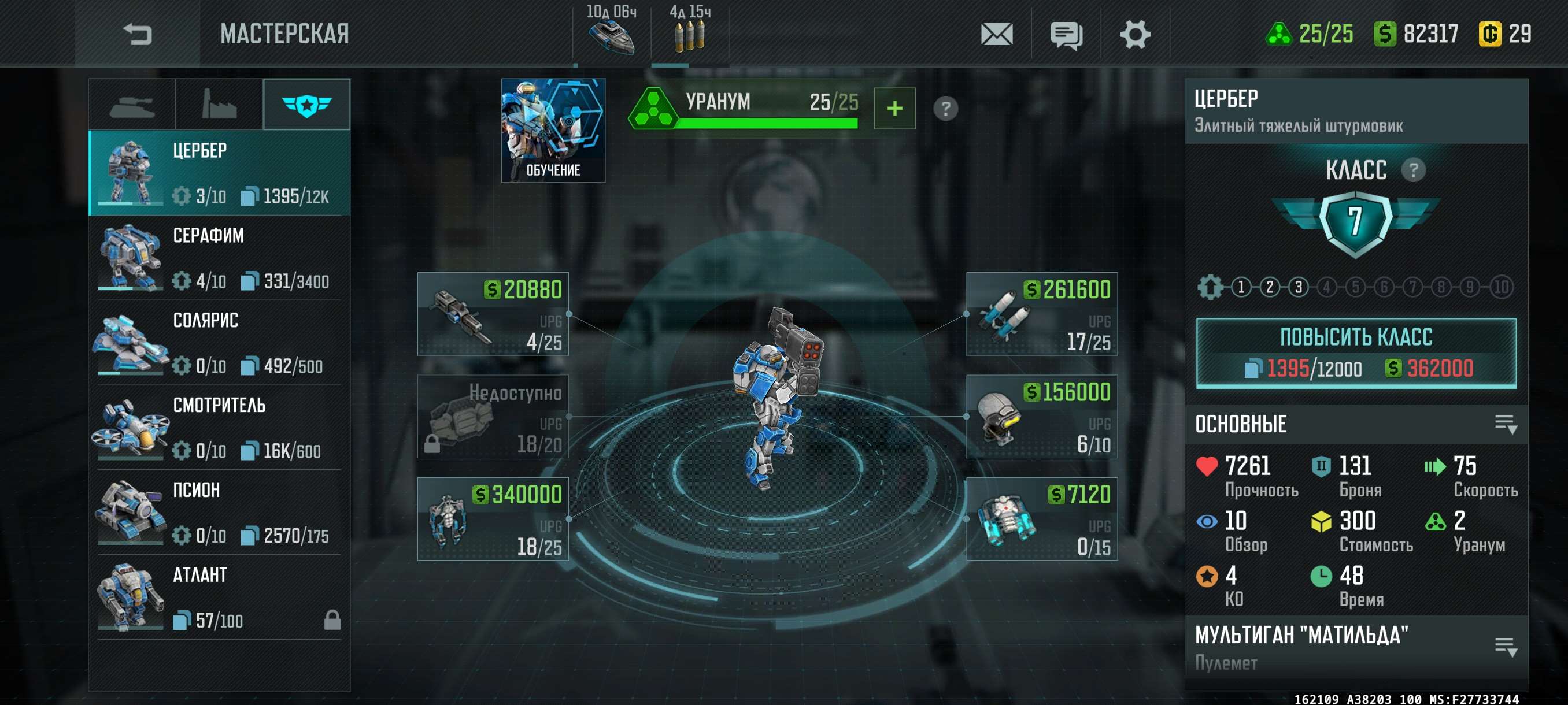Image resolution: width=1568 pixels, height=705 pixels.
Task: Upgrade the rockets slot costing 261600
Action: click(x=1041, y=314)
